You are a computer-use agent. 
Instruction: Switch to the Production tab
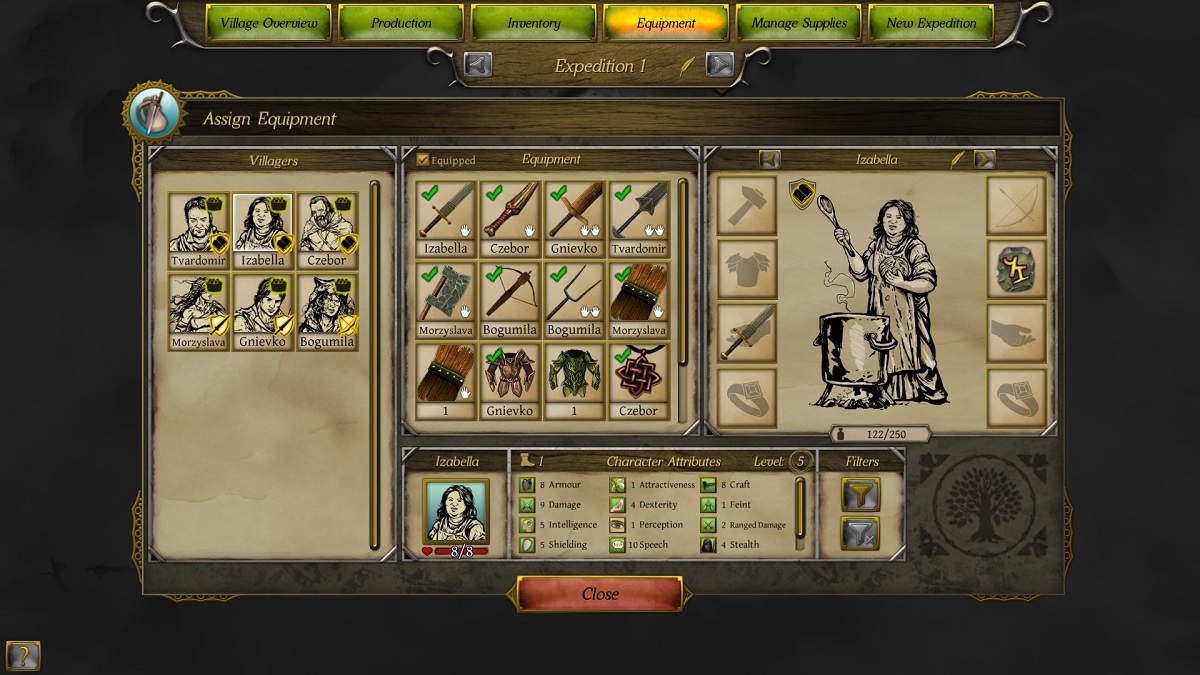click(401, 23)
